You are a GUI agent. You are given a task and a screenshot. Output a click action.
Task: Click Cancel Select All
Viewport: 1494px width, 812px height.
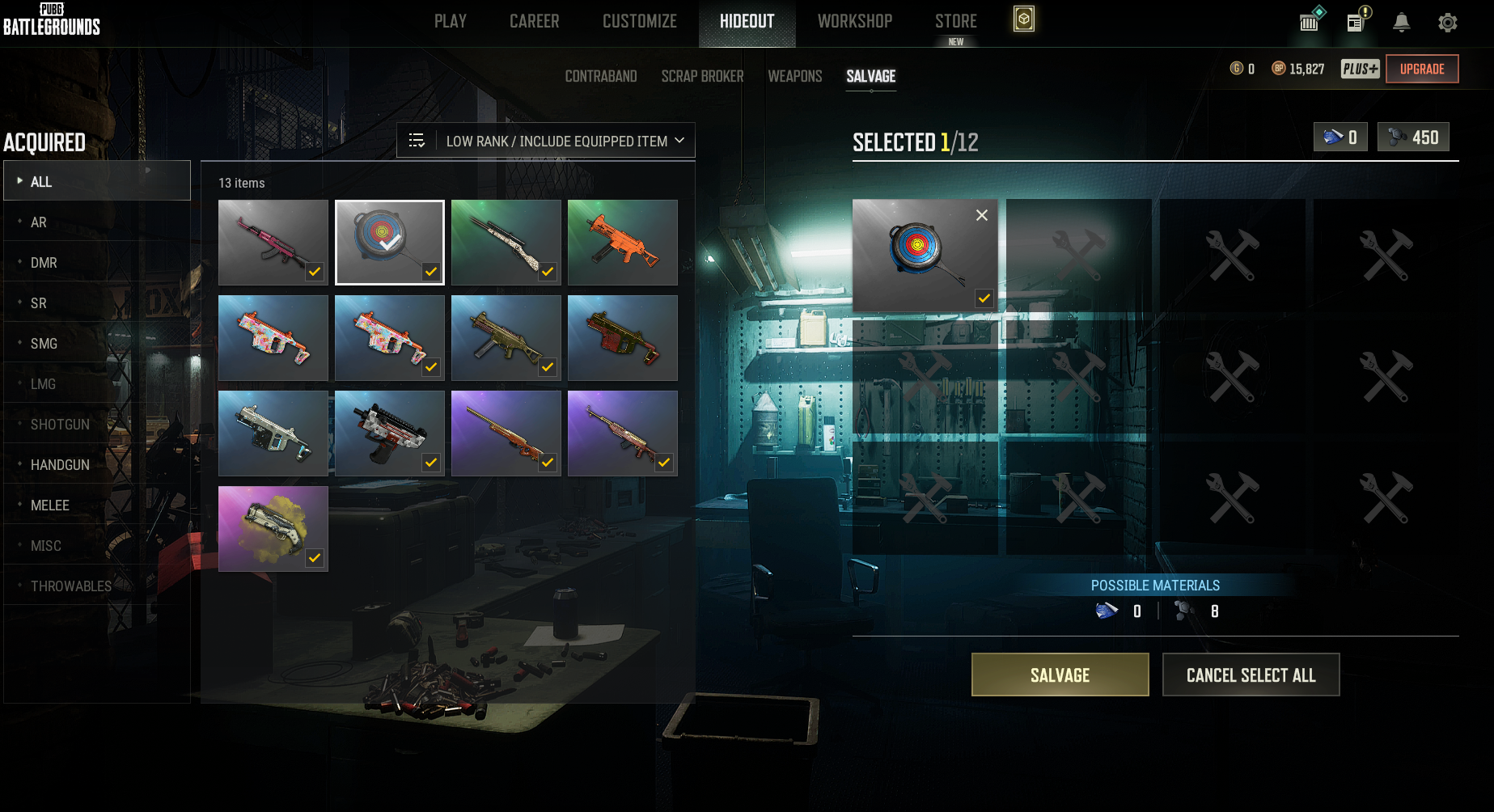[x=1251, y=675]
